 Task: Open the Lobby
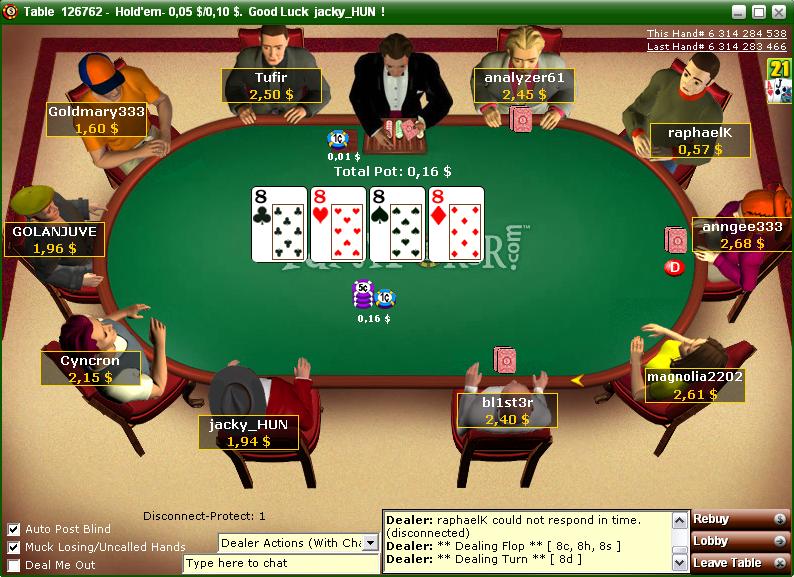coord(741,541)
